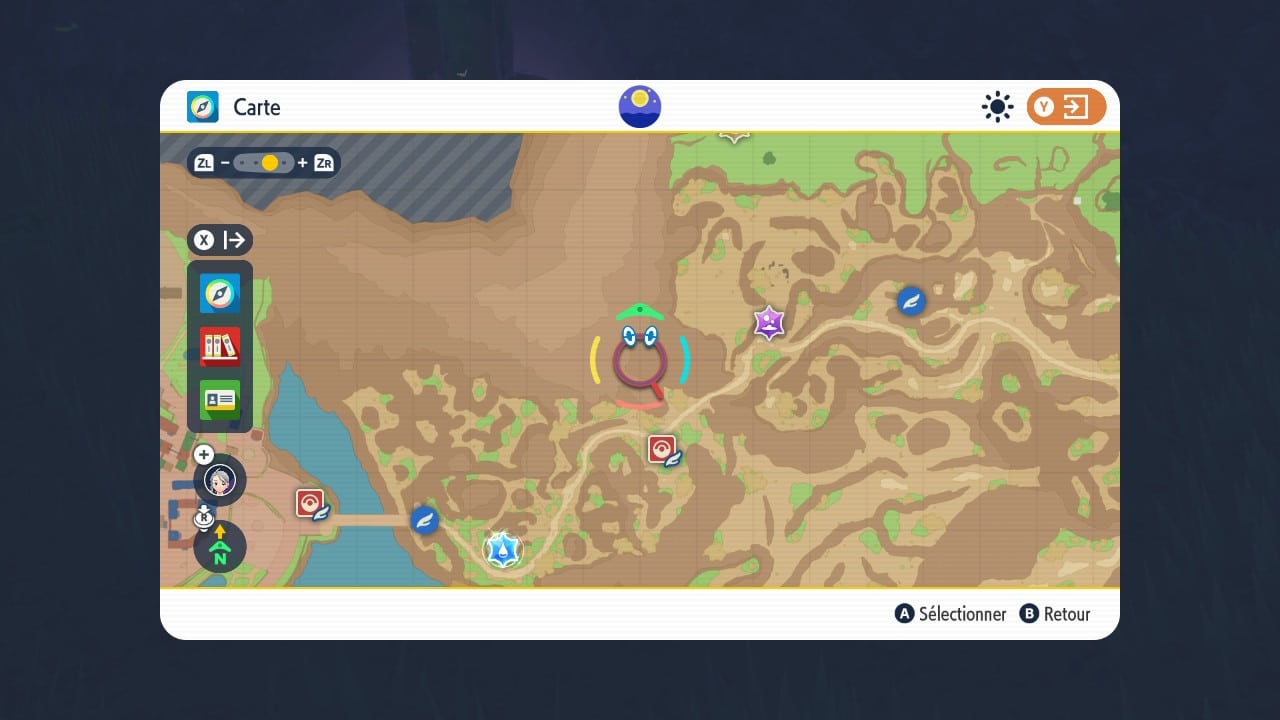This screenshot has height=720, width=1280.
Task: Select the purple Tera Raid crystal marker
Action: pos(768,322)
